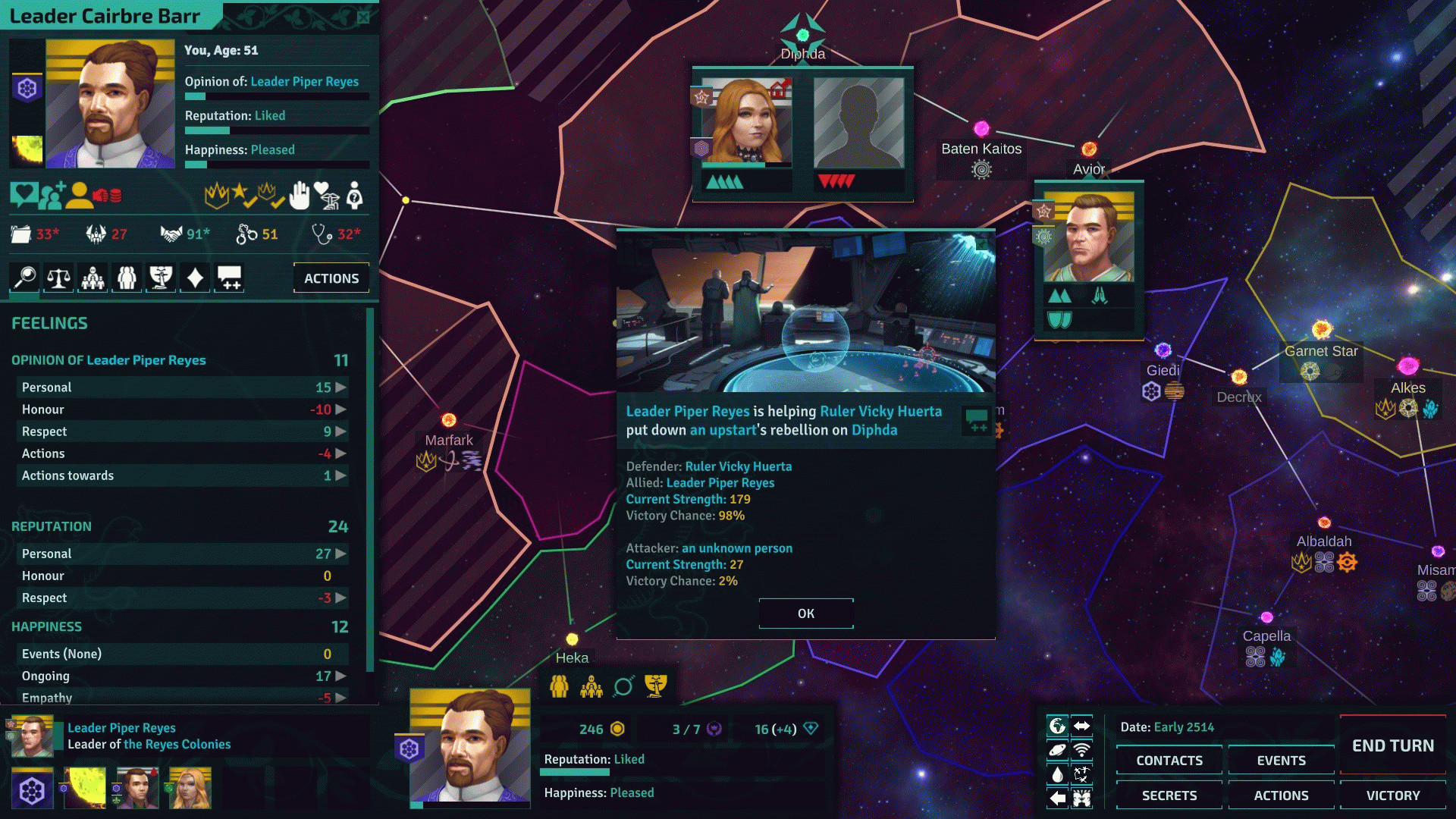Image resolution: width=1456 pixels, height=819 pixels.
Task: View the Victory conditions
Action: pyautogui.click(x=1392, y=795)
